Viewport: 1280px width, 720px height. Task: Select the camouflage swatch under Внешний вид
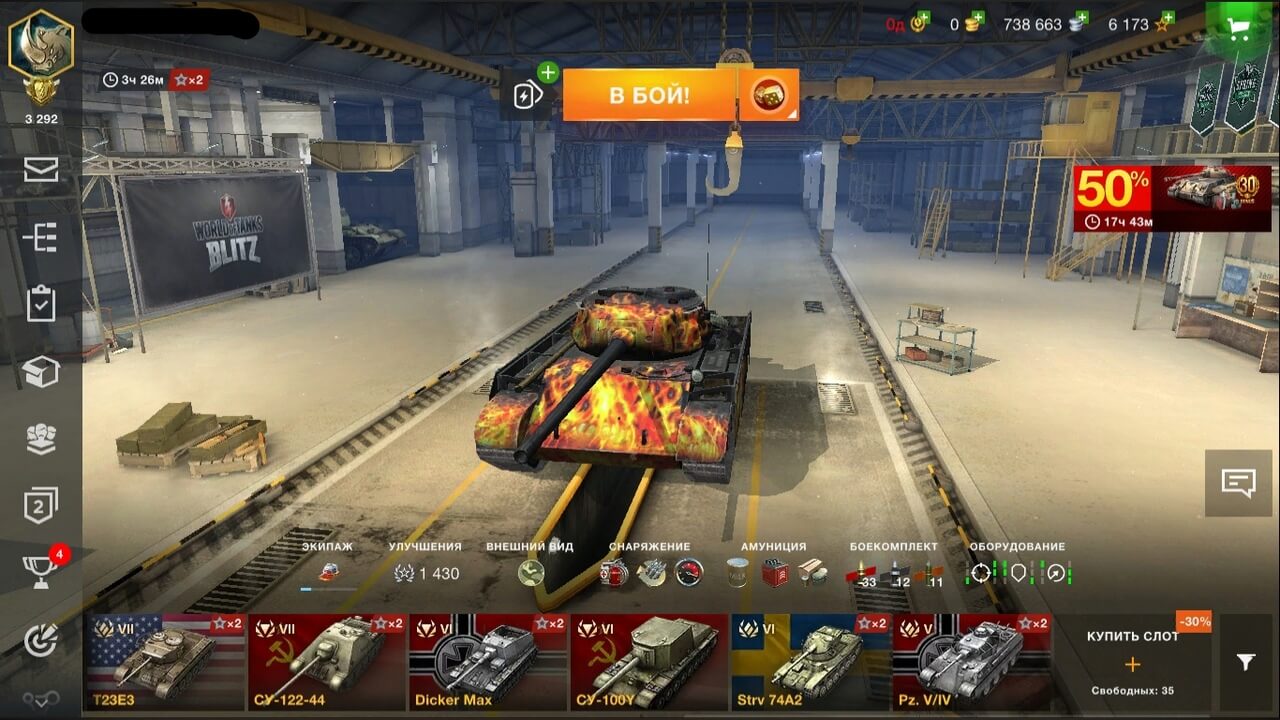click(x=530, y=572)
